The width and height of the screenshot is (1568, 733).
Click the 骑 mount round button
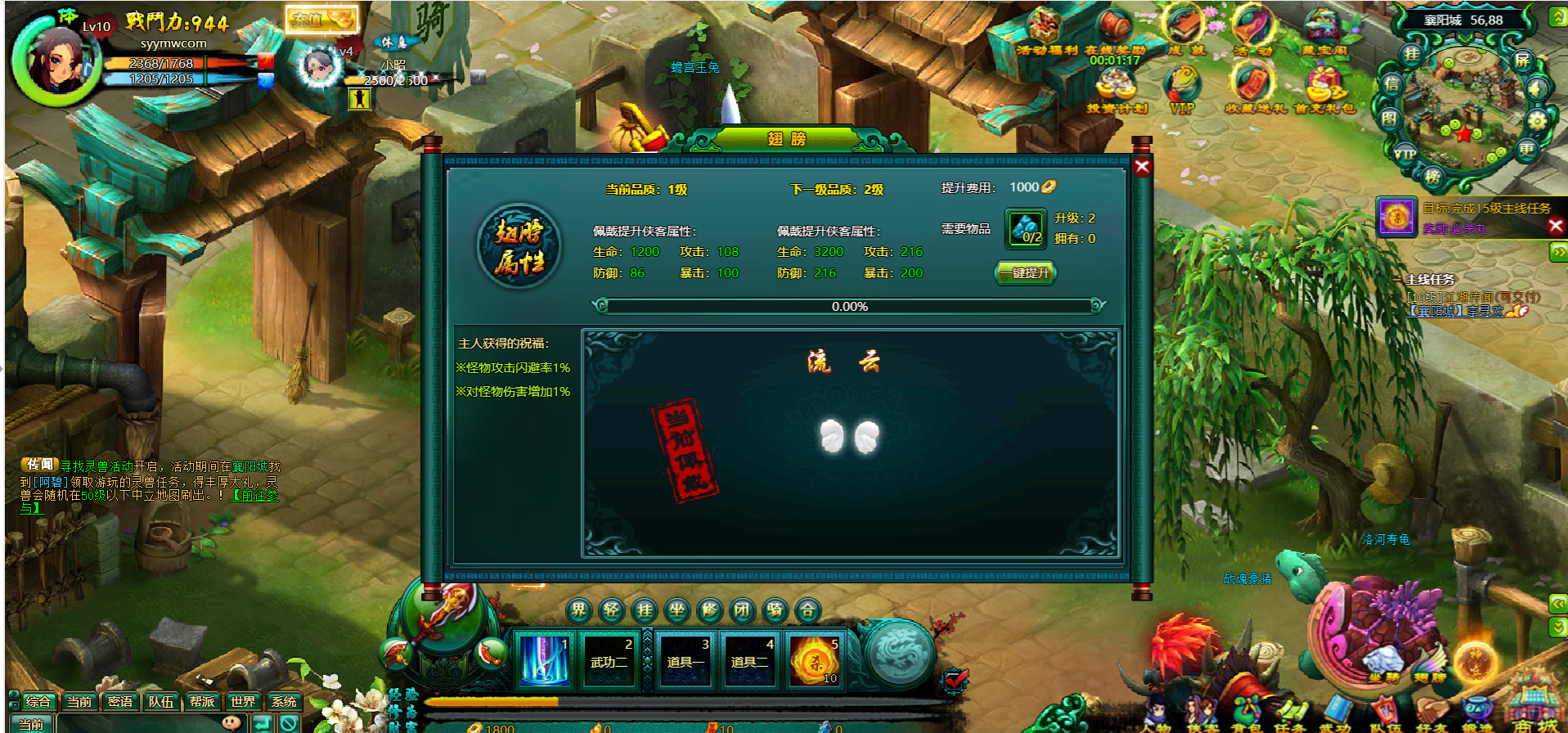point(775,609)
